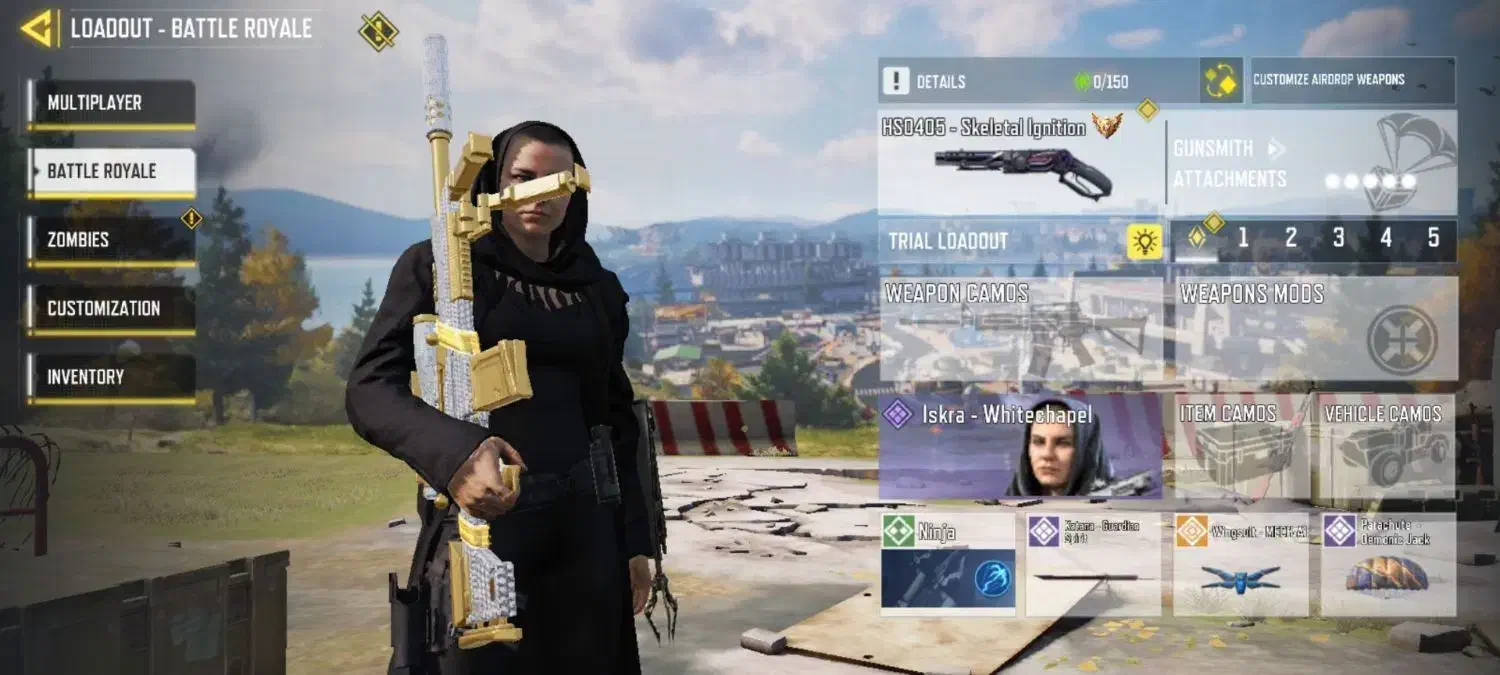Open the Weapons Mods panel
This screenshot has width=1500, height=675.
[1315, 328]
